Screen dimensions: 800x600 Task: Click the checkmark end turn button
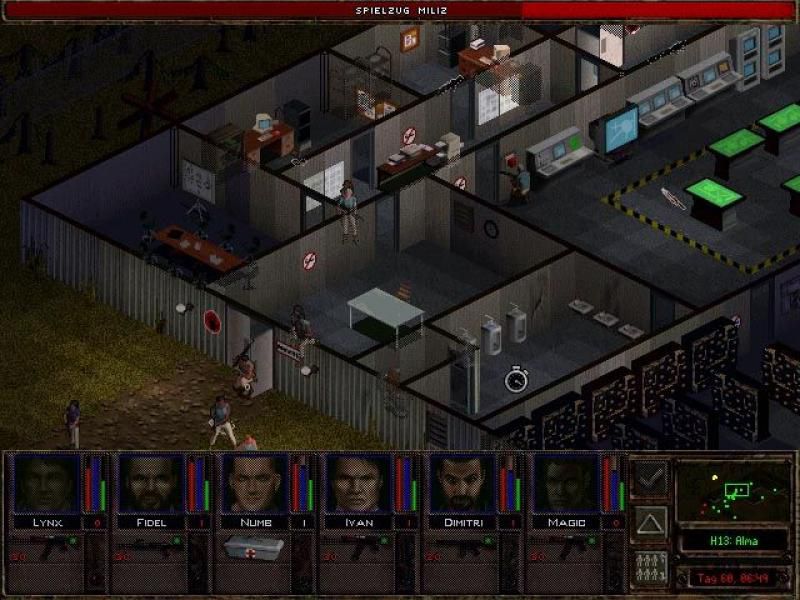(x=651, y=477)
